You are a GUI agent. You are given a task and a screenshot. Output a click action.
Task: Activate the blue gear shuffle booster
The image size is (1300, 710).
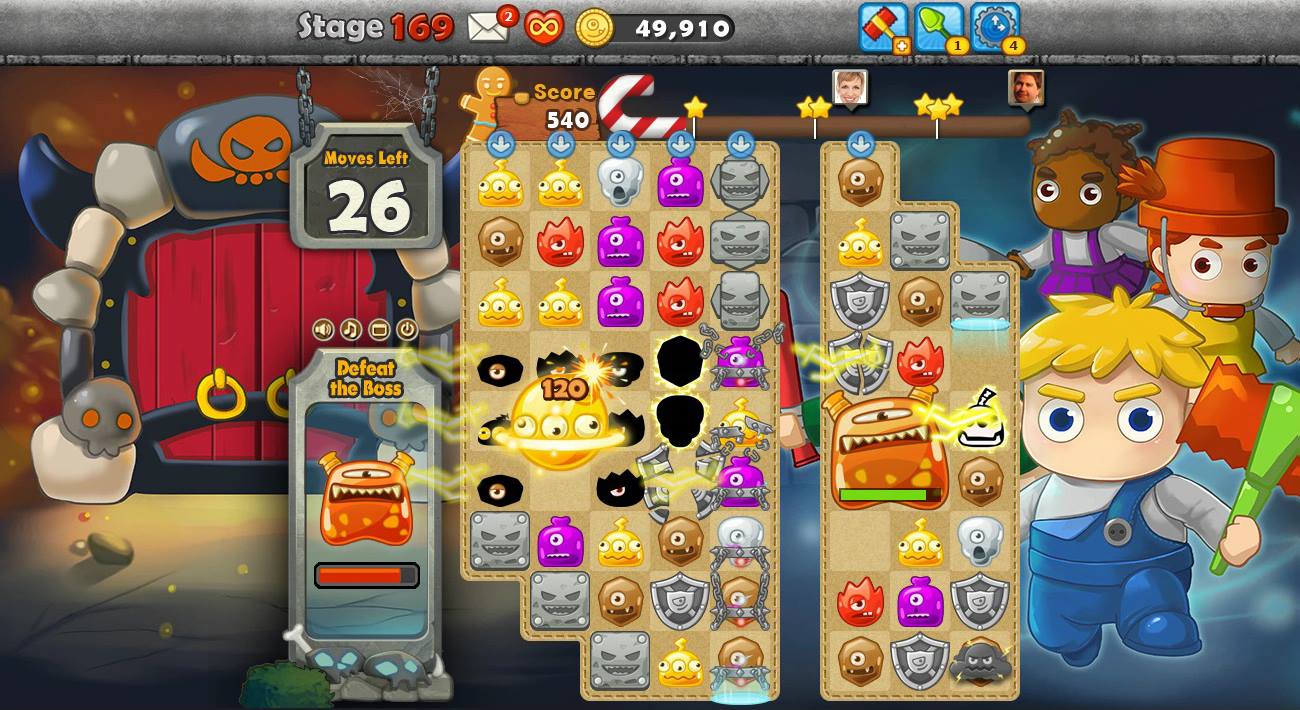tap(994, 26)
